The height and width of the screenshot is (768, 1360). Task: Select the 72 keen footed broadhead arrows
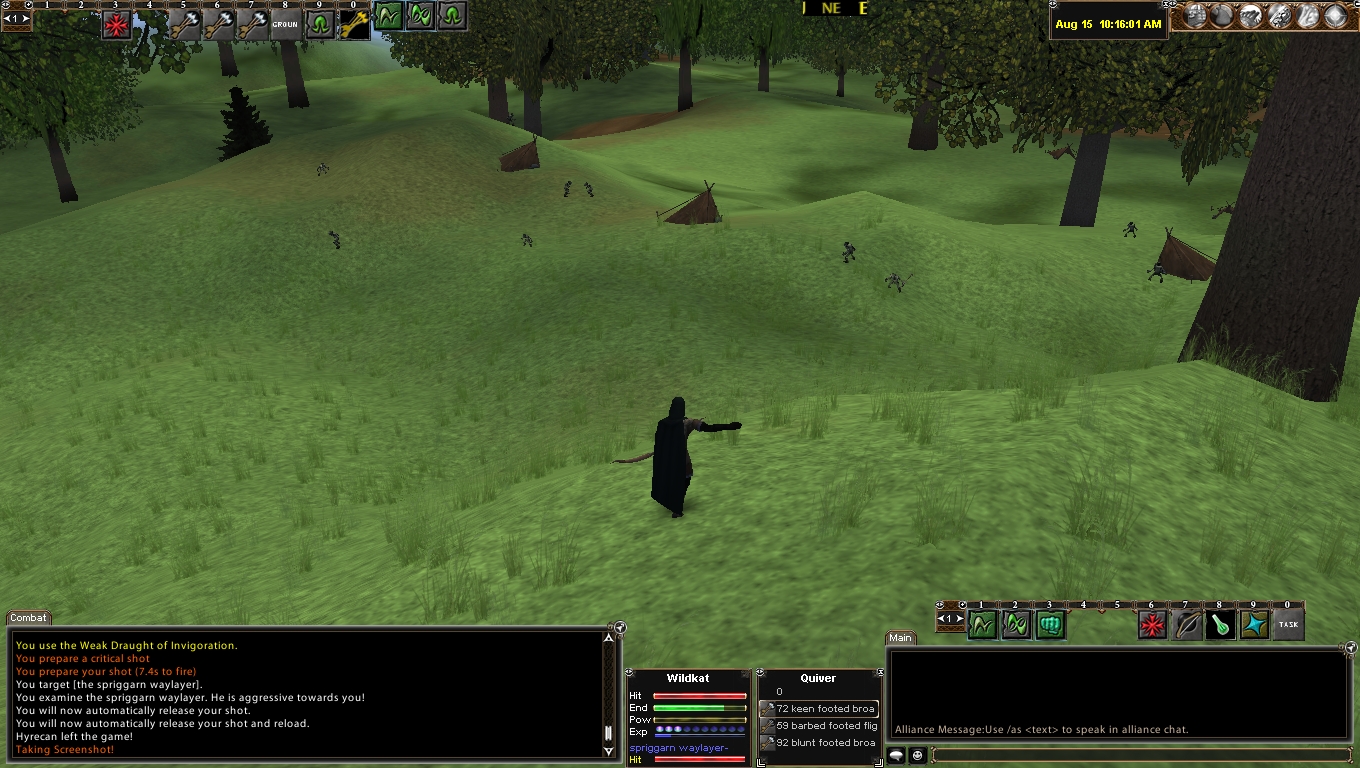[x=819, y=709]
